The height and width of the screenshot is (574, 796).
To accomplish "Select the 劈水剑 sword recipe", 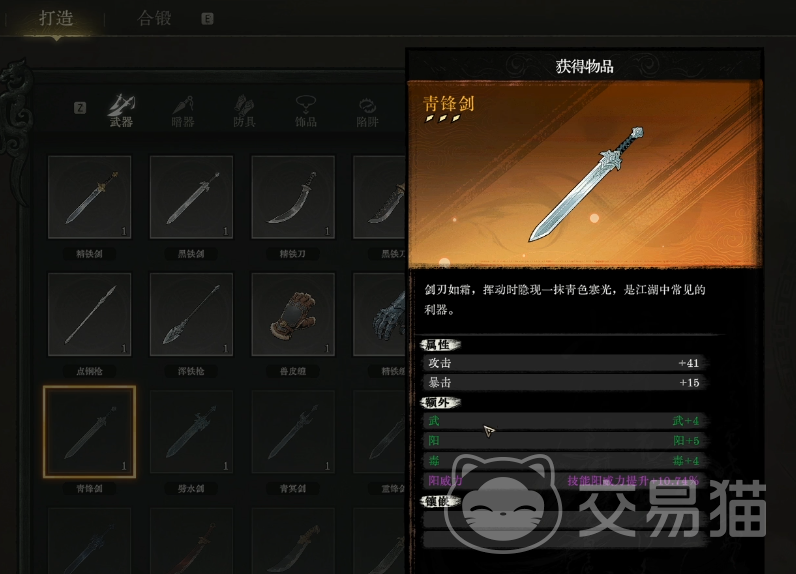I will pos(191,431).
